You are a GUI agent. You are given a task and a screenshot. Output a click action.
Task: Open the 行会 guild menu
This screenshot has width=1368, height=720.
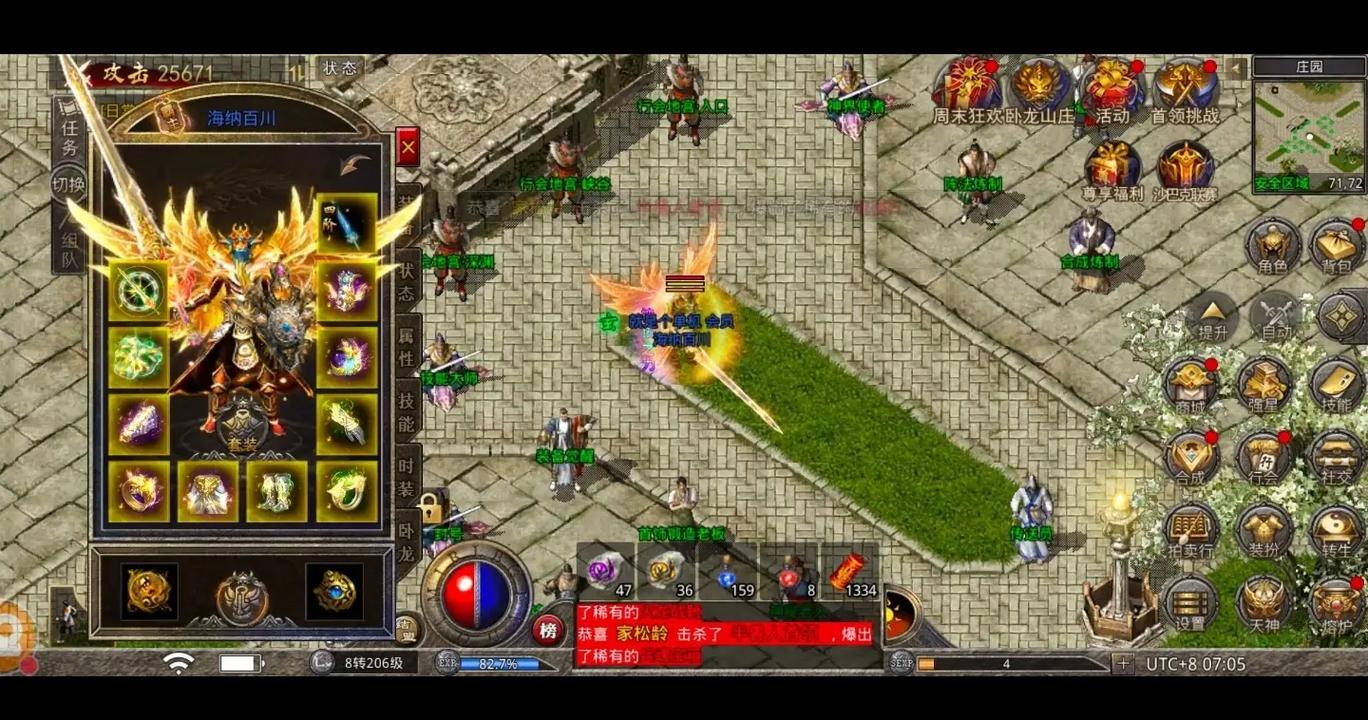point(1263,458)
